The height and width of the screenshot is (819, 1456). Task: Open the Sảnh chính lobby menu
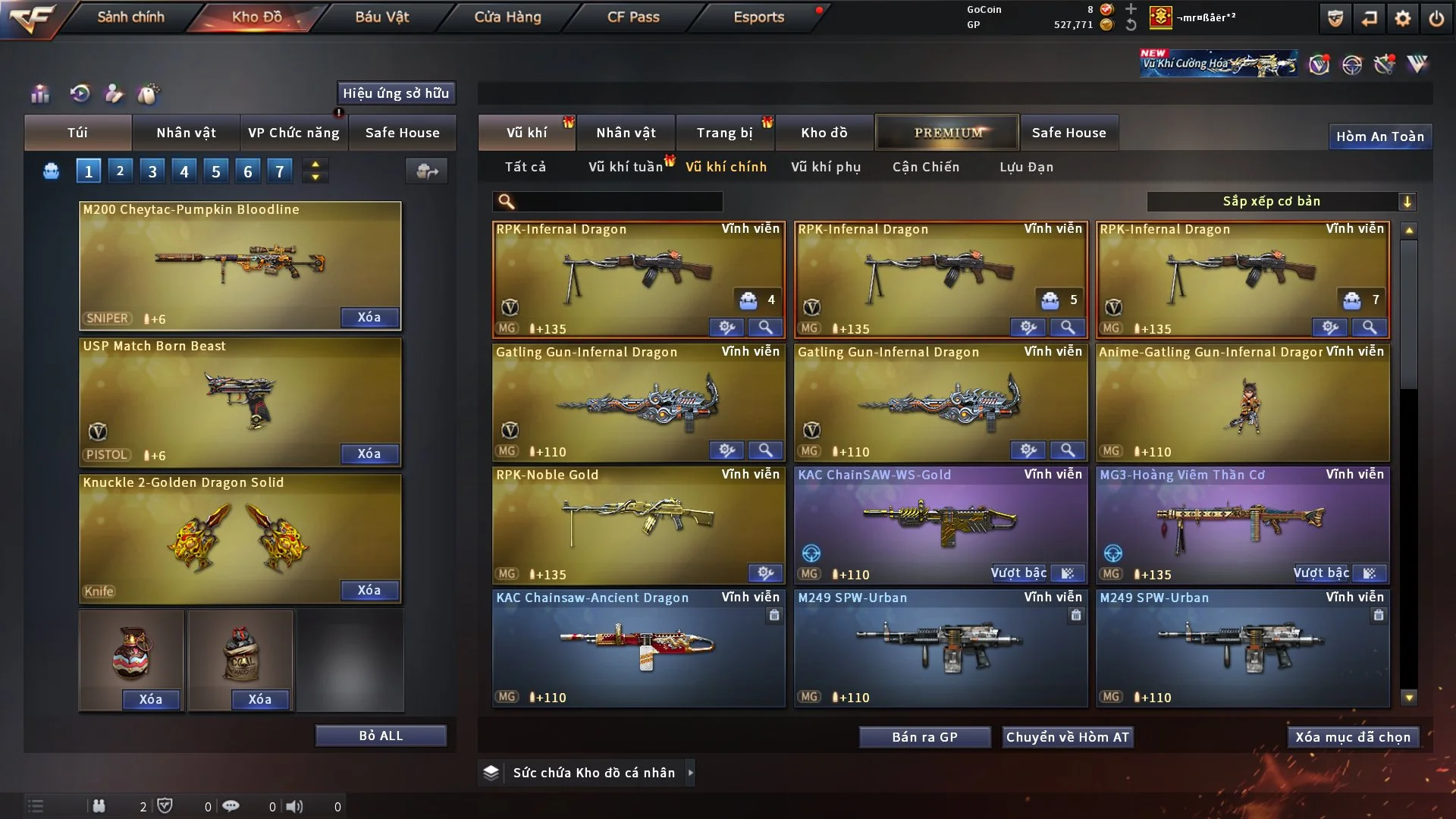coord(130,17)
